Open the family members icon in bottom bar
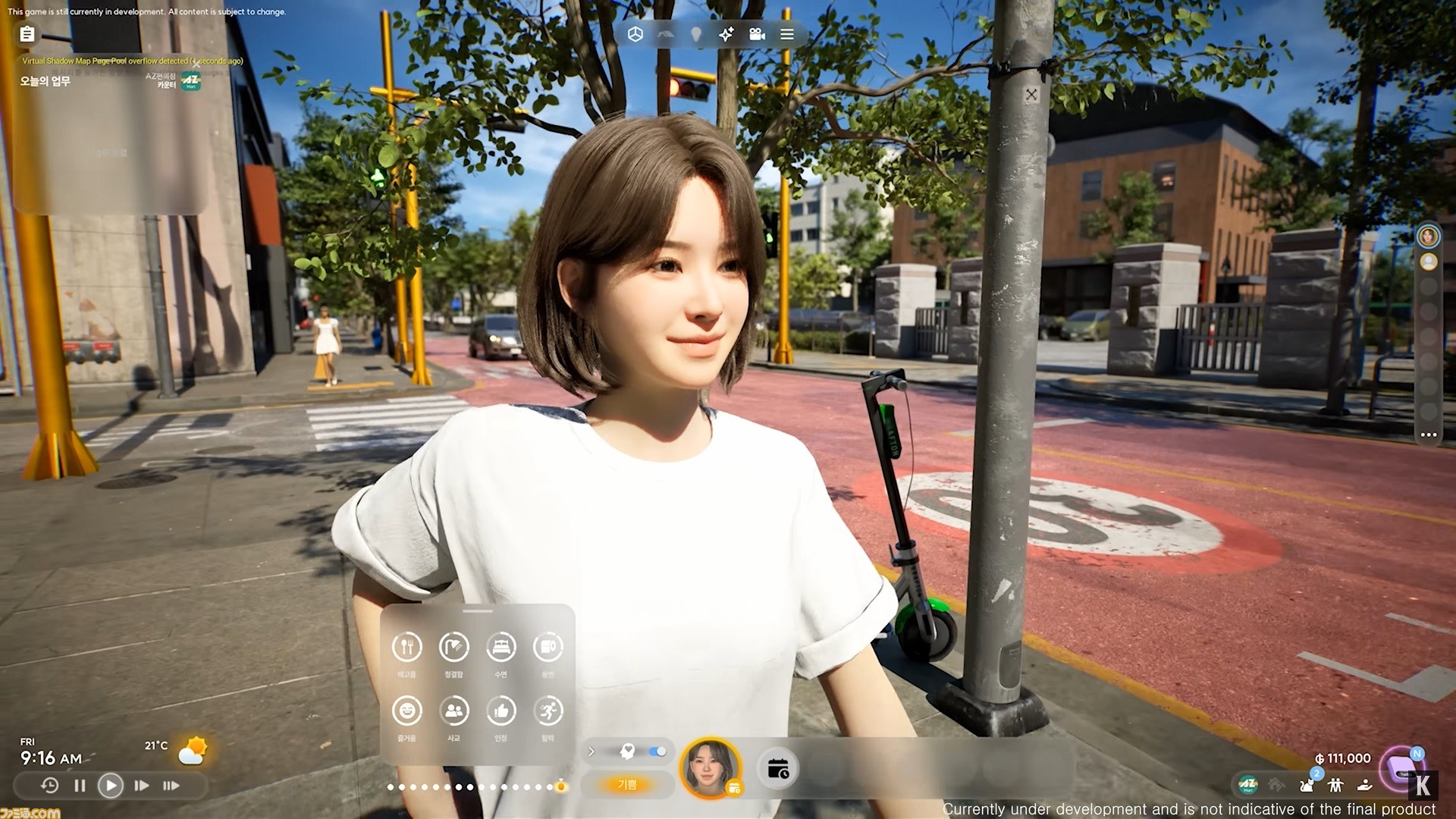The width and height of the screenshot is (1456, 819). coord(1335,785)
